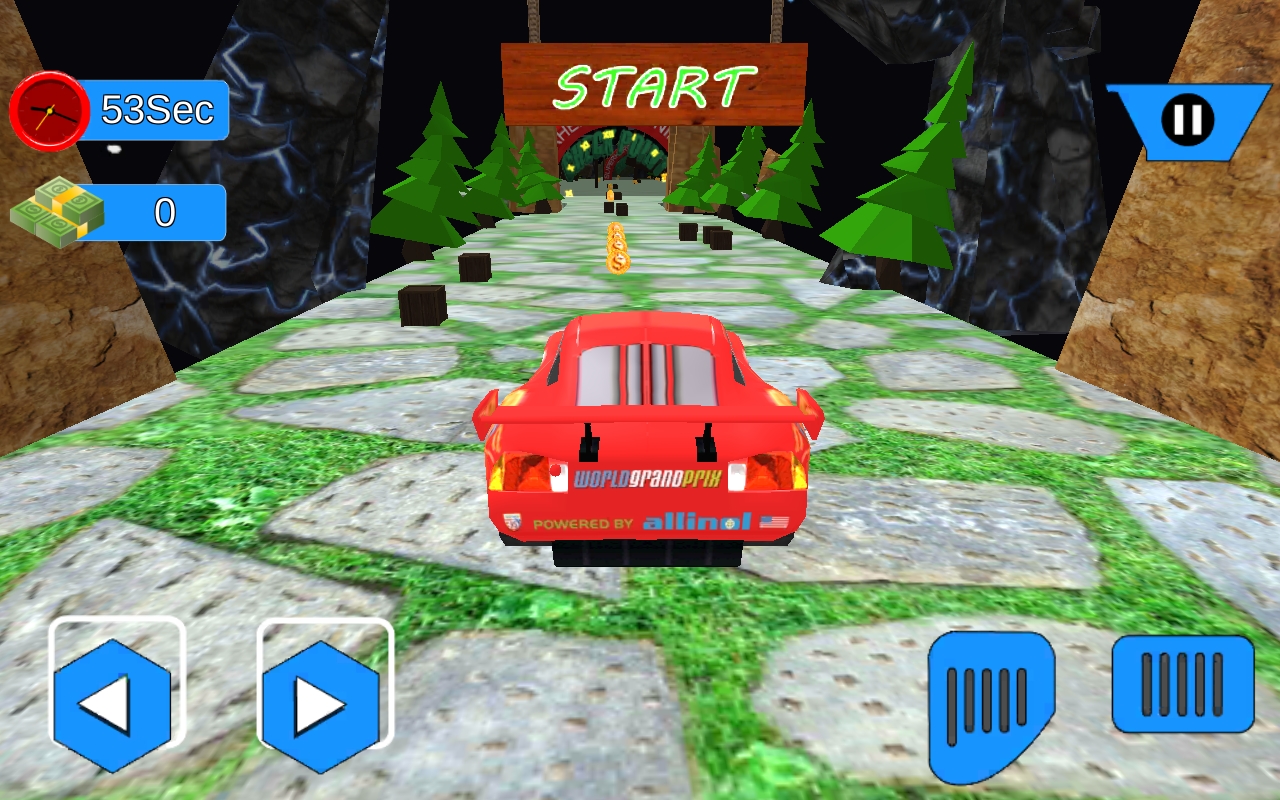Screen dimensions: 1280x800
Task: Click the 53Sec timer display
Action: point(160,110)
